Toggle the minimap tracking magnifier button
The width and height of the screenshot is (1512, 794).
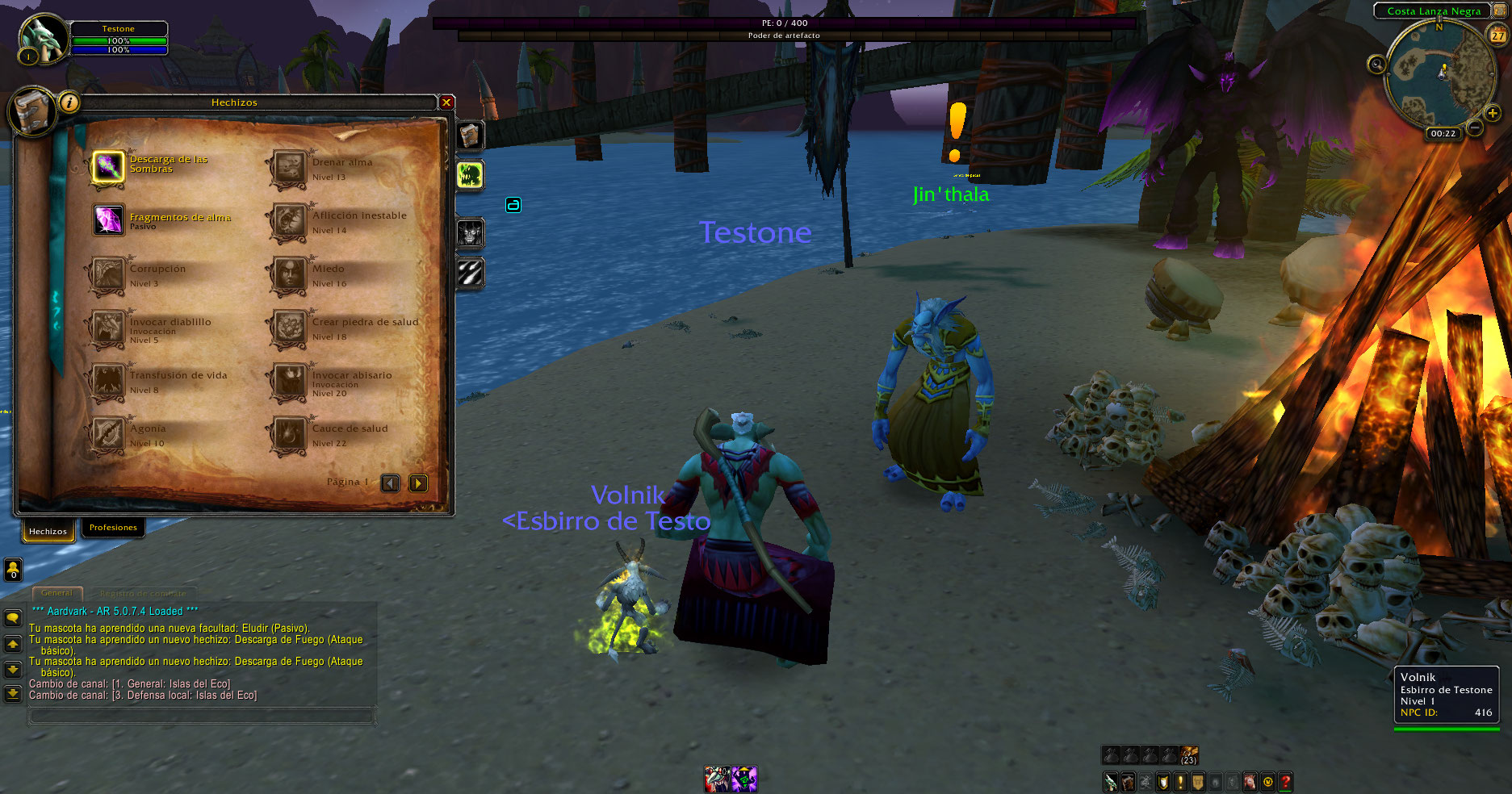pos(1376,64)
